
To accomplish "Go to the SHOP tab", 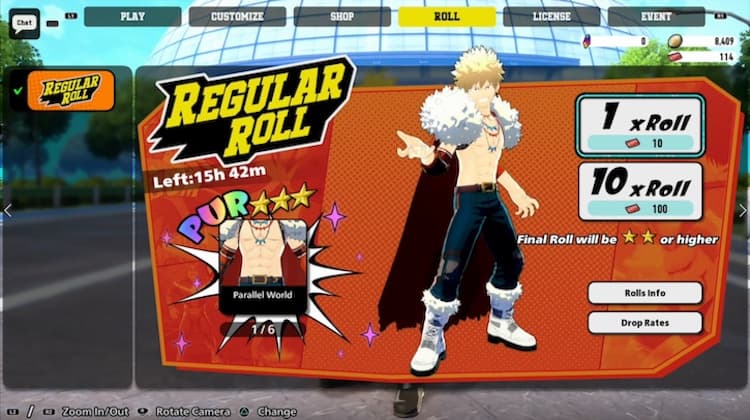I will [x=342, y=16].
